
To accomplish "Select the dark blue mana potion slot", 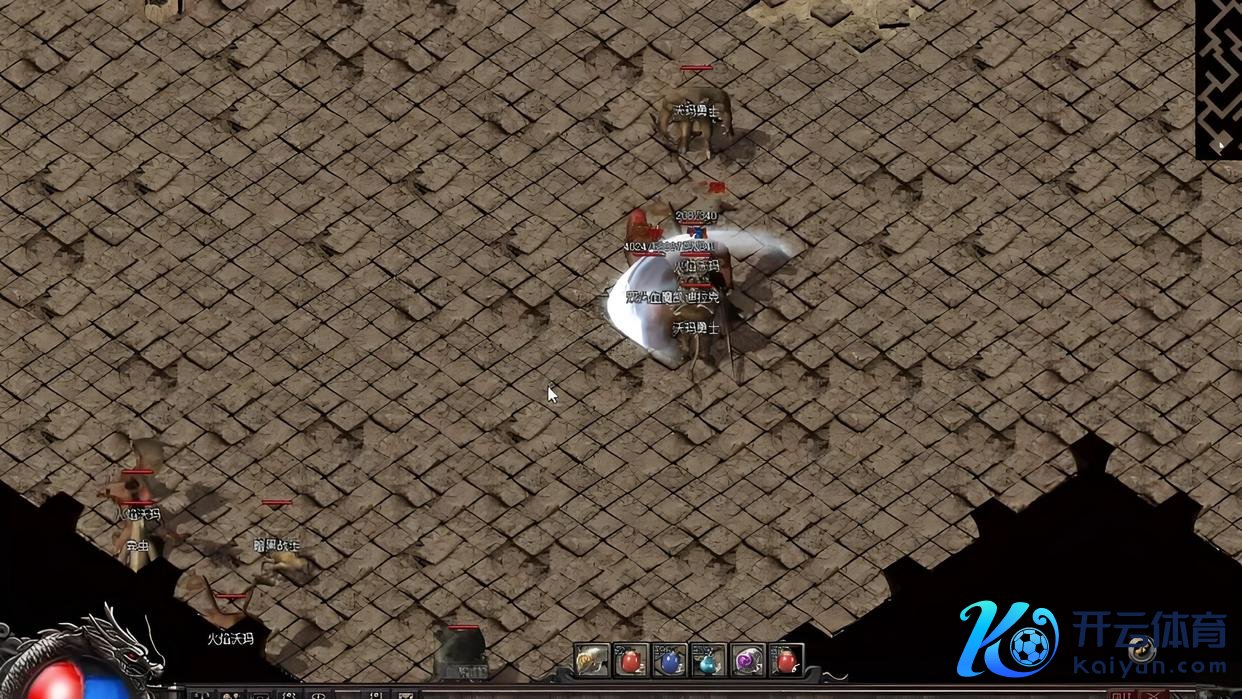I will 669,660.
